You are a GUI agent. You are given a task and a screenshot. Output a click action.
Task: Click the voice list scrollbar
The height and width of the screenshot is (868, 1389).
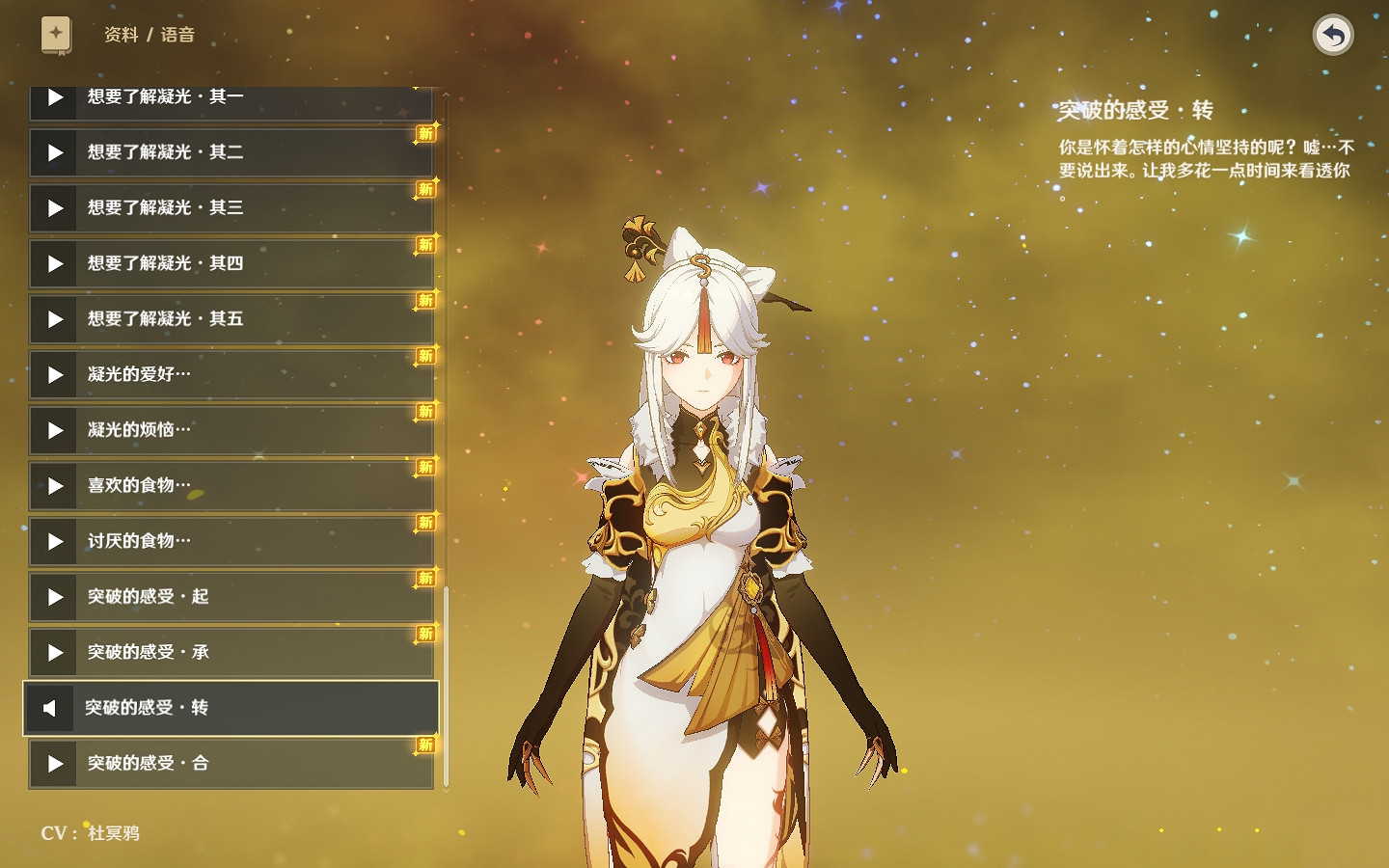tap(446, 685)
